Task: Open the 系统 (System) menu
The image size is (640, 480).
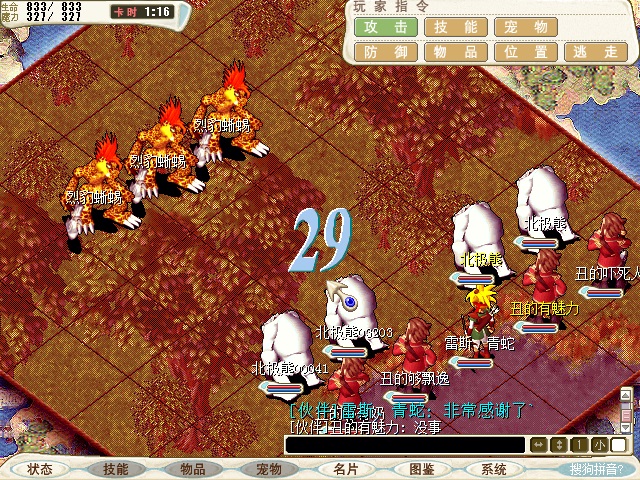Action: click(x=494, y=469)
